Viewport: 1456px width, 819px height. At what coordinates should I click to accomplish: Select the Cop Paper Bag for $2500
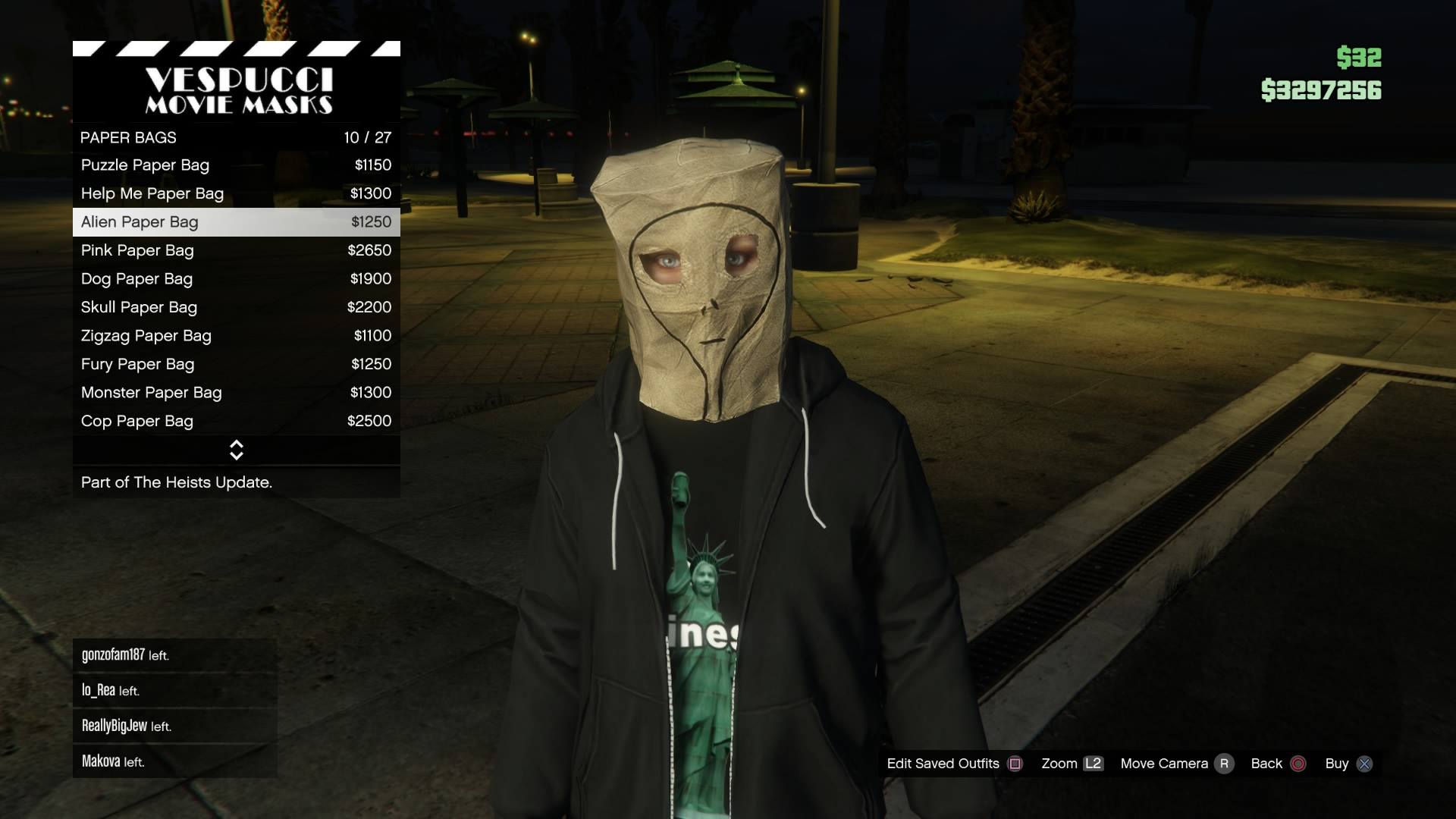(236, 421)
